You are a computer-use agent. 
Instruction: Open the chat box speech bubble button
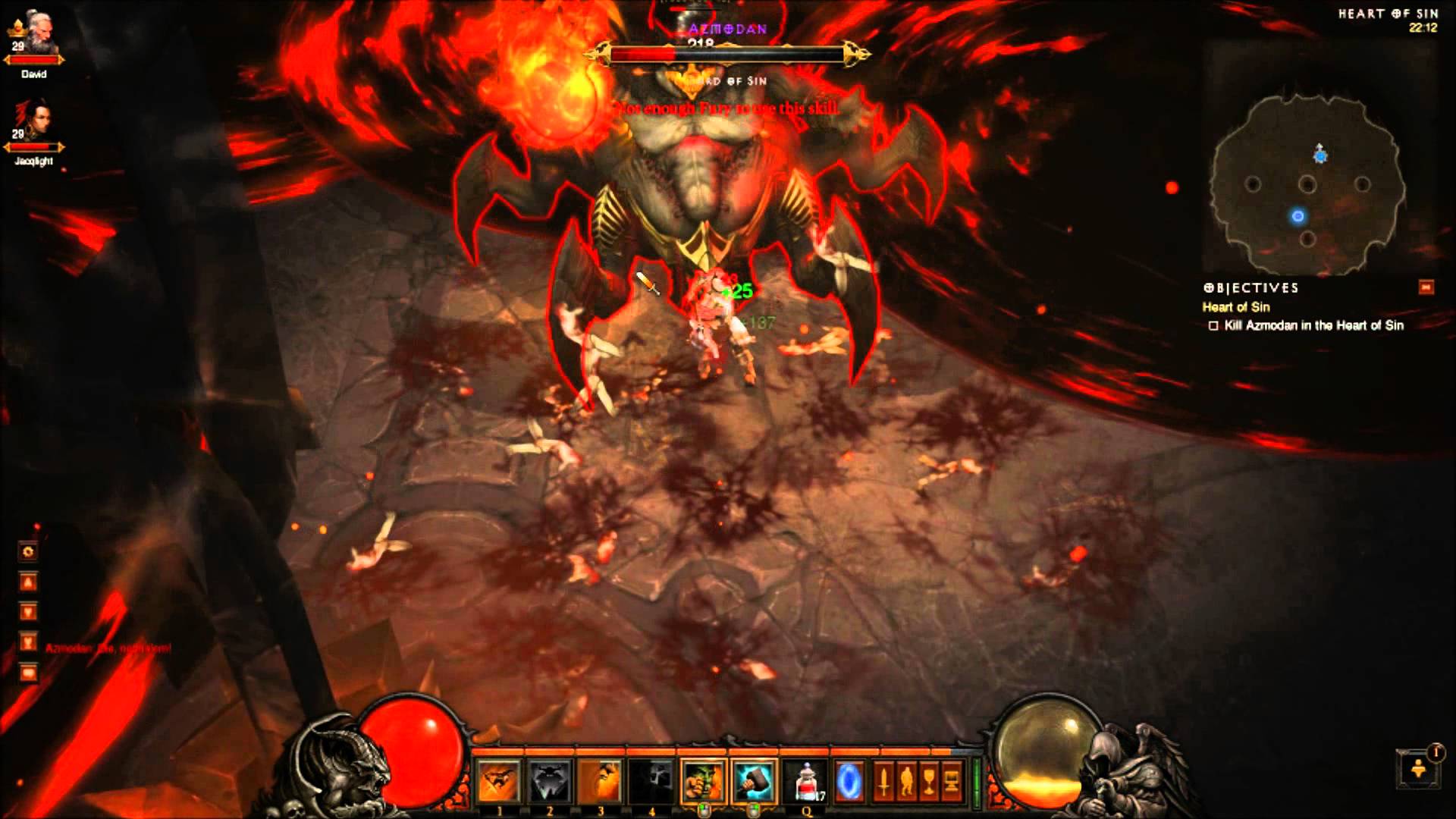[28, 673]
